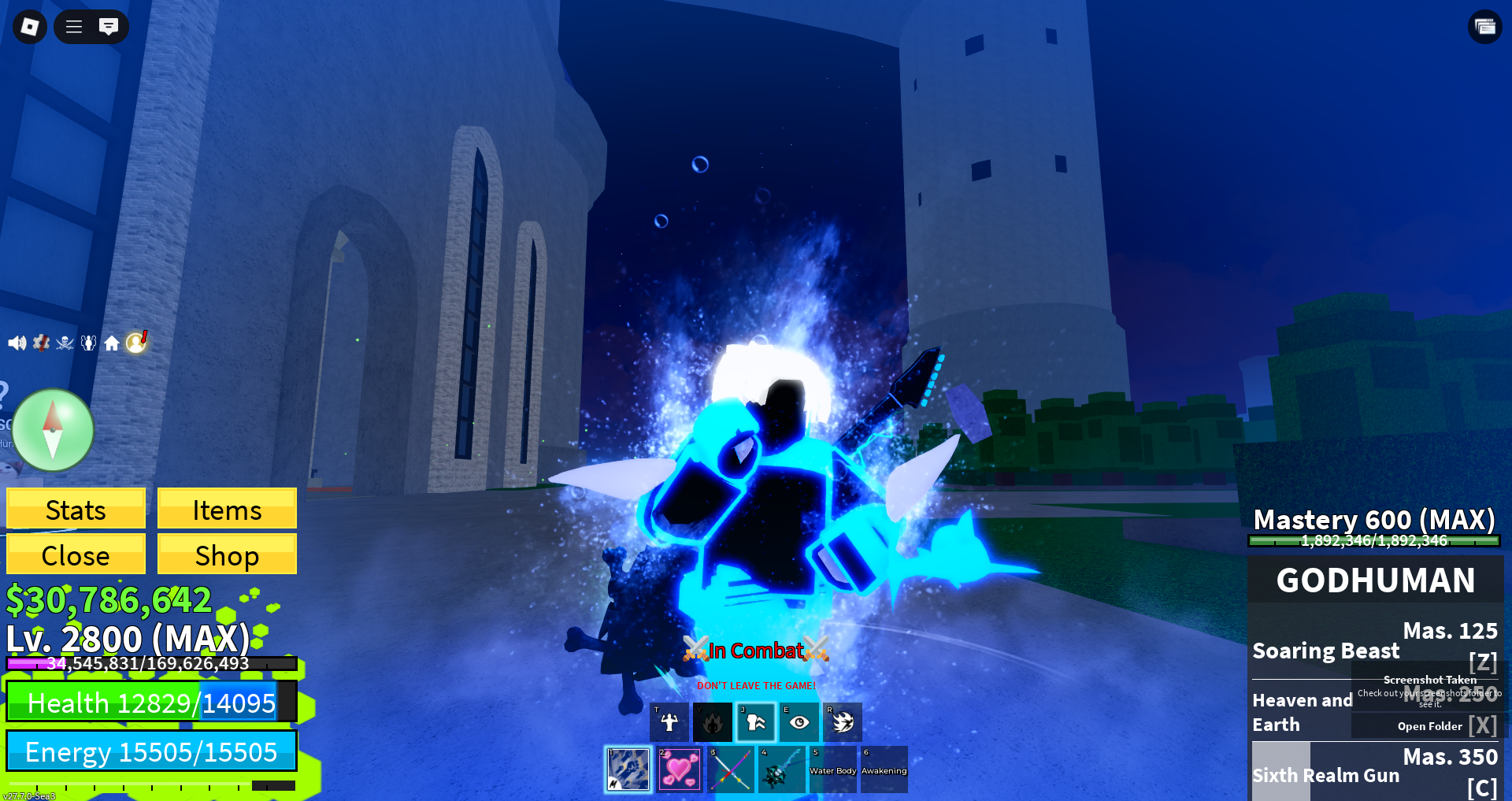The width and height of the screenshot is (1512, 801).
Task: Open Folder from the screenshot notification
Action: click(1429, 726)
